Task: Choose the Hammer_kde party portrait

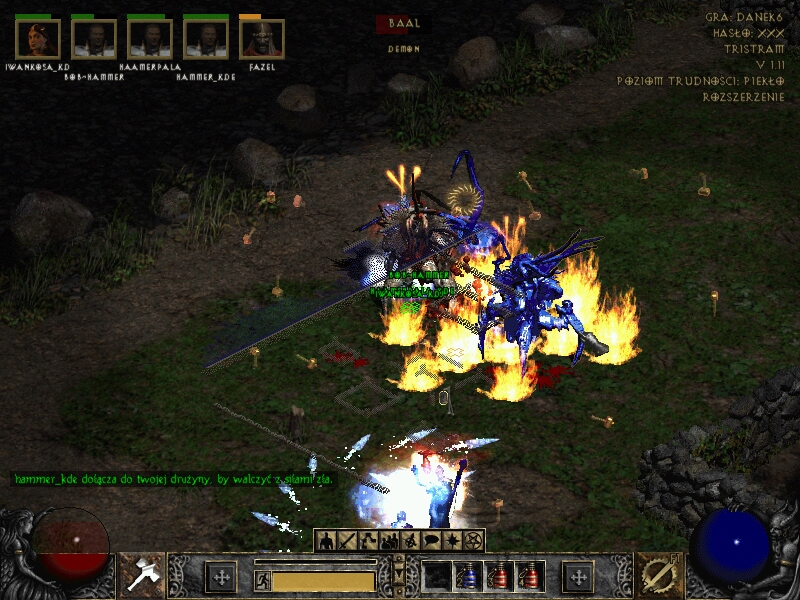Action: tap(206, 39)
